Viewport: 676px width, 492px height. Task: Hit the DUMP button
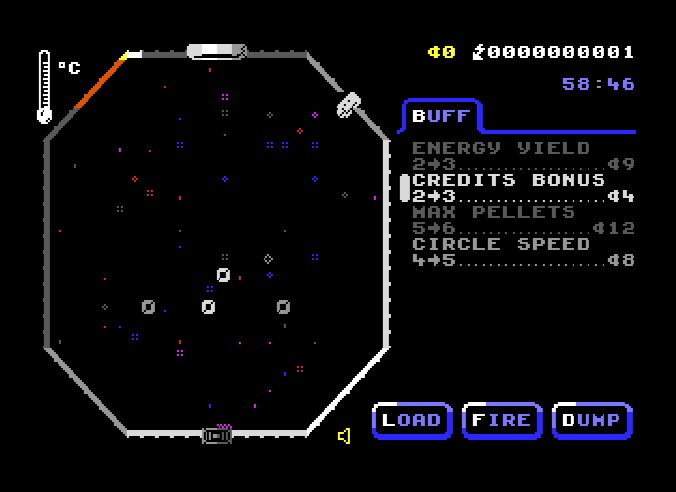(x=592, y=420)
